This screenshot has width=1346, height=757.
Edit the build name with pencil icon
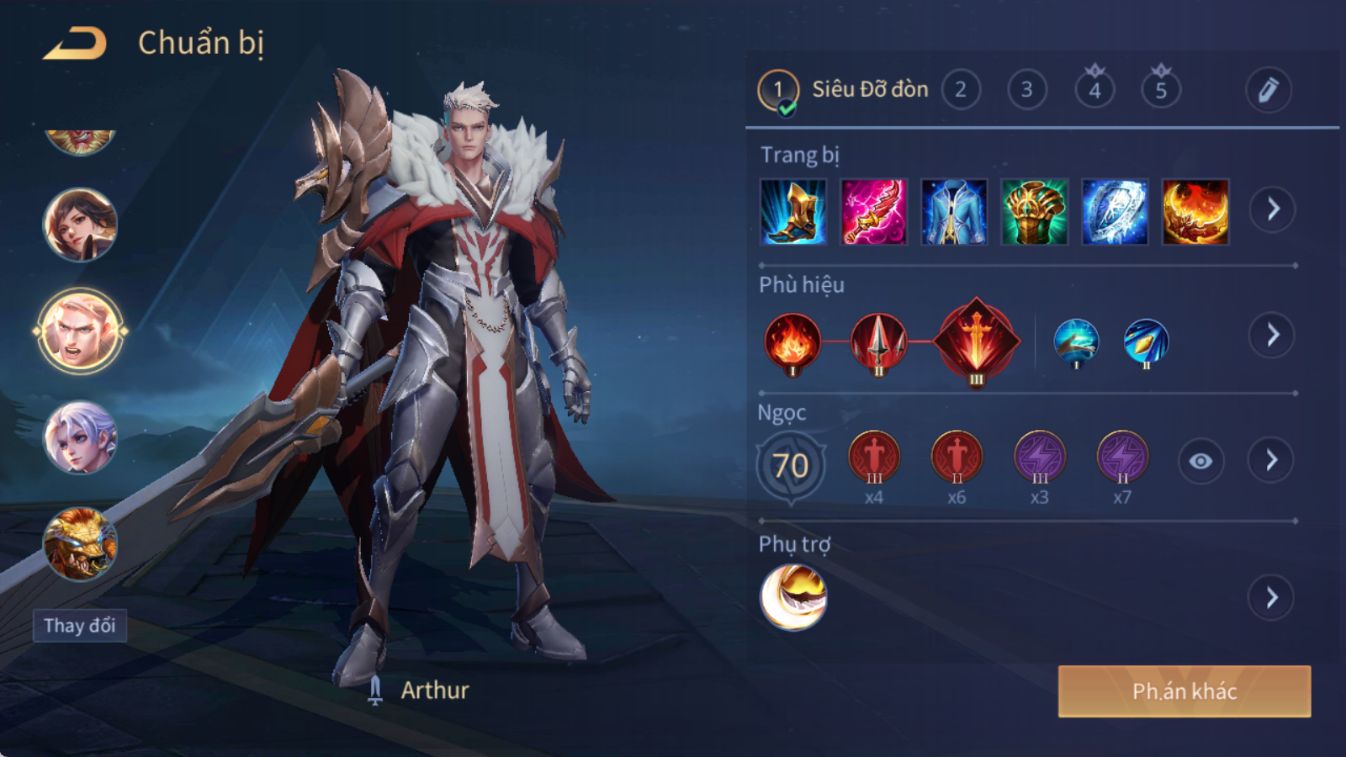[x=1268, y=90]
